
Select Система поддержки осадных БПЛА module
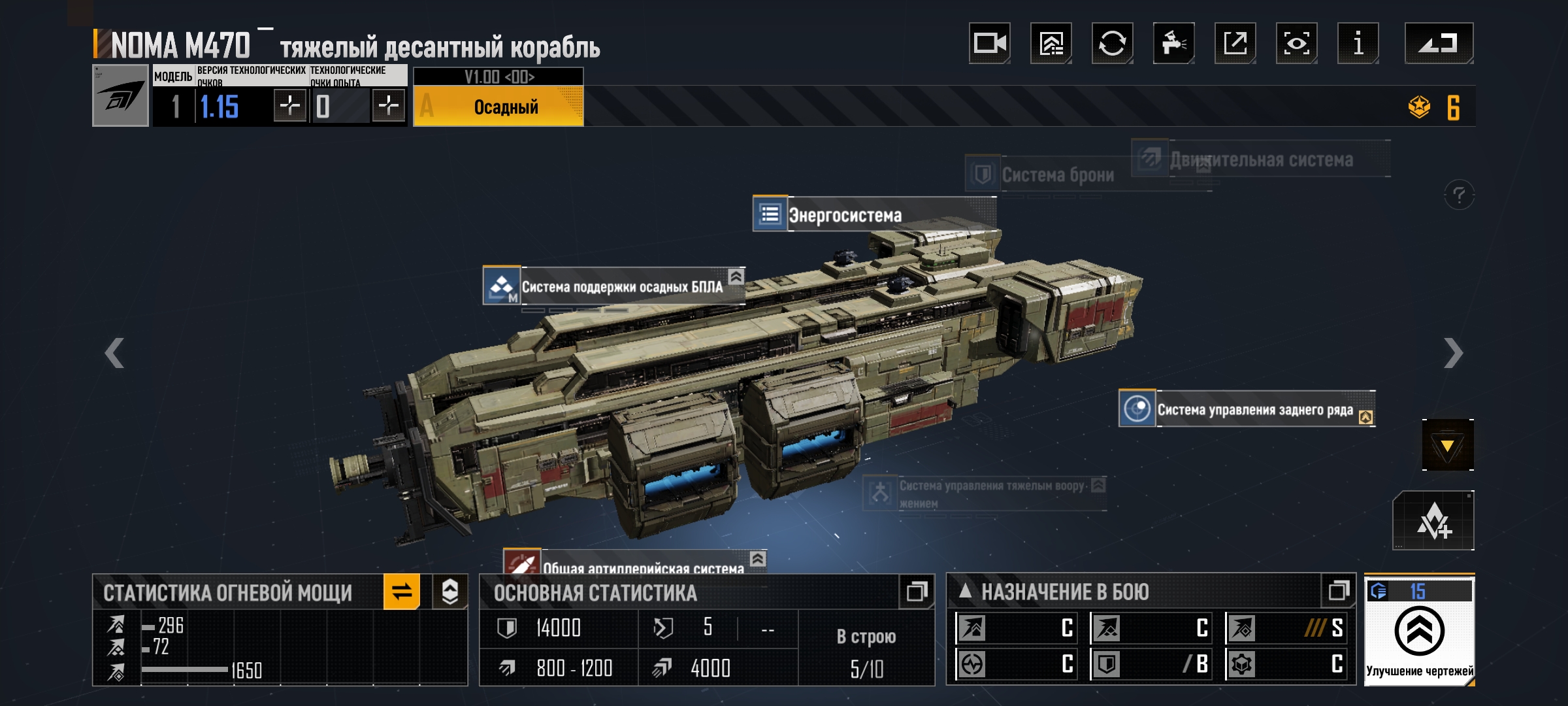pos(621,287)
